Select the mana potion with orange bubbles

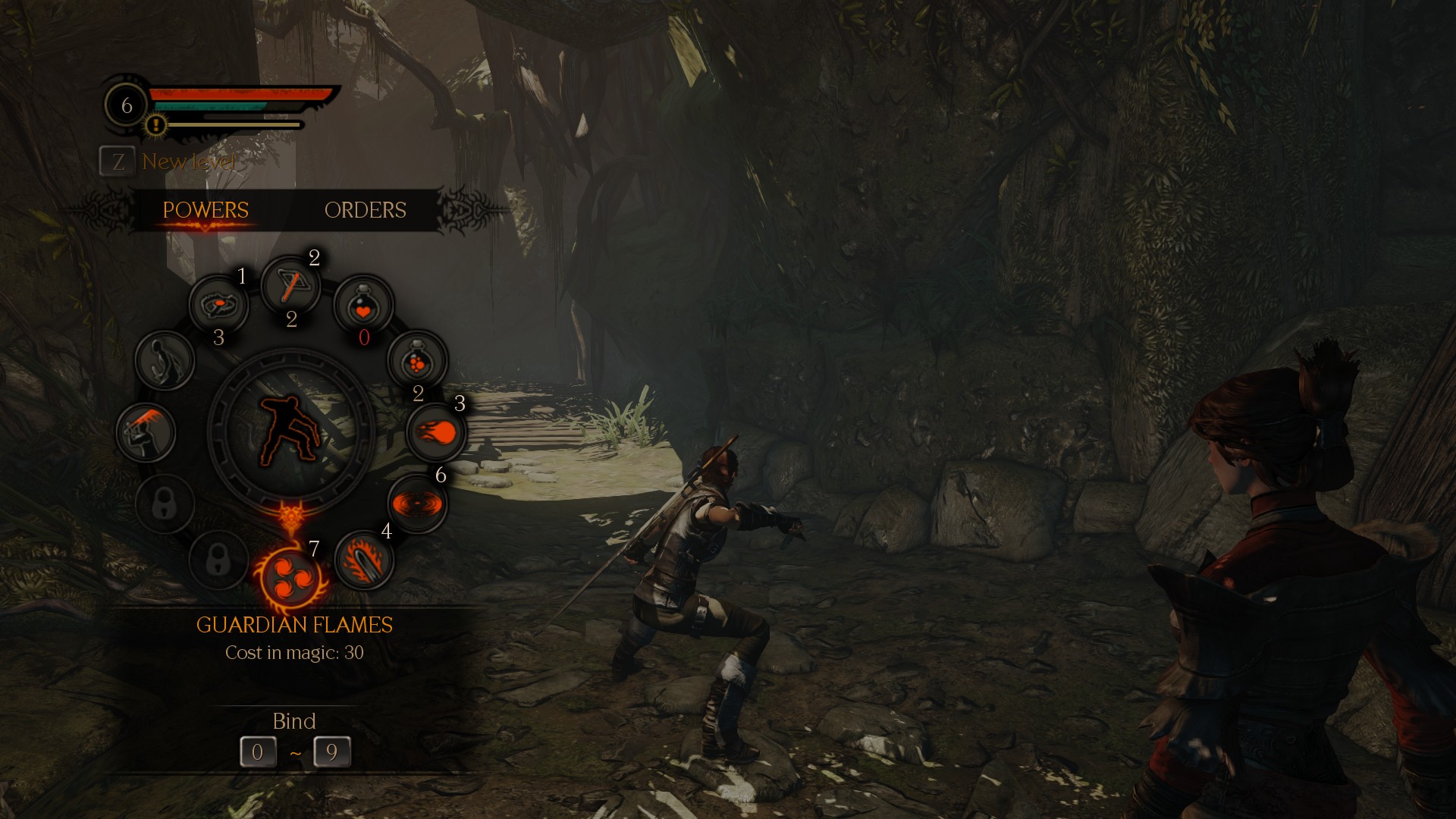417,359
